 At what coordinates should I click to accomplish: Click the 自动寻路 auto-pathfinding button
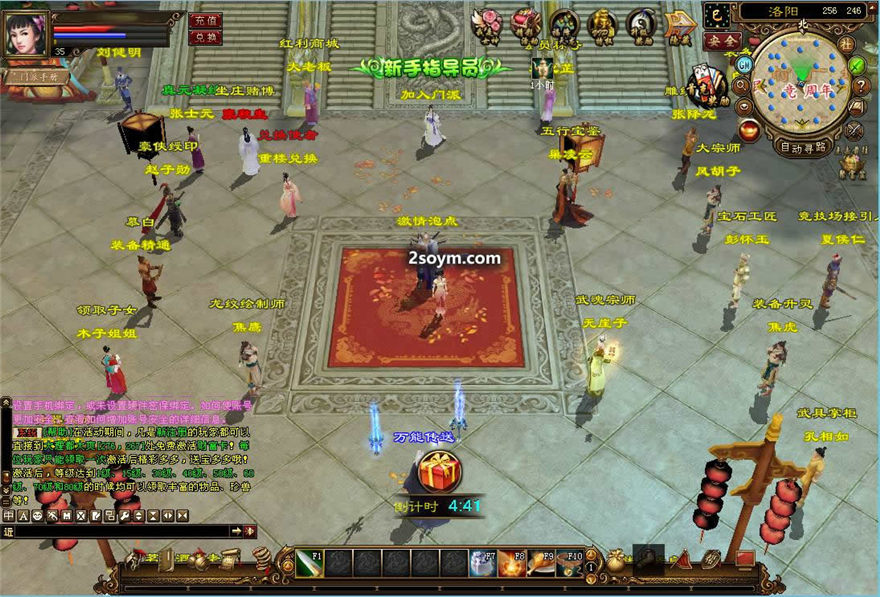point(803,147)
